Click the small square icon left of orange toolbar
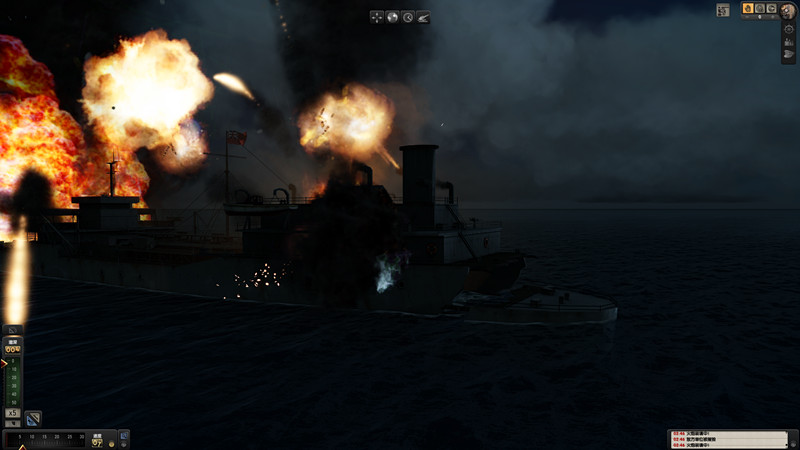The image size is (800, 450). [723, 10]
